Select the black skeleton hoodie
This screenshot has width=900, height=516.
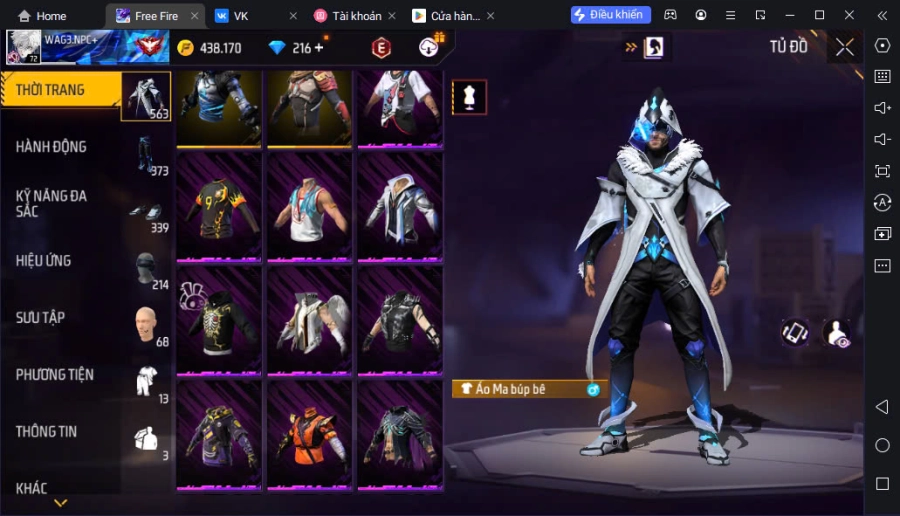point(219,320)
